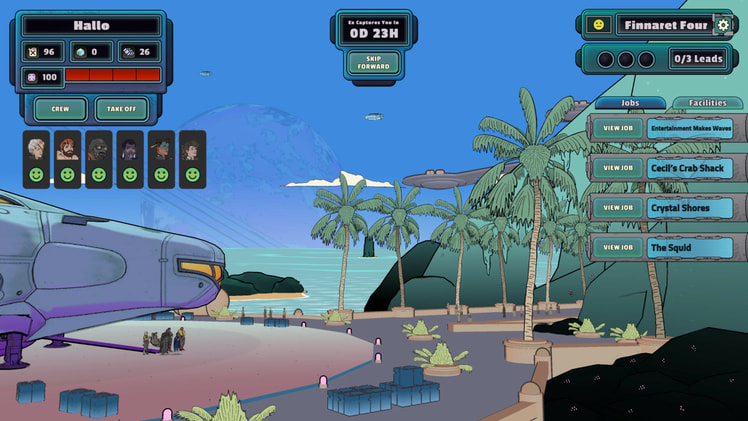This screenshot has height=421, width=748.
Task: Select the Jobs tab
Action: pos(630,103)
